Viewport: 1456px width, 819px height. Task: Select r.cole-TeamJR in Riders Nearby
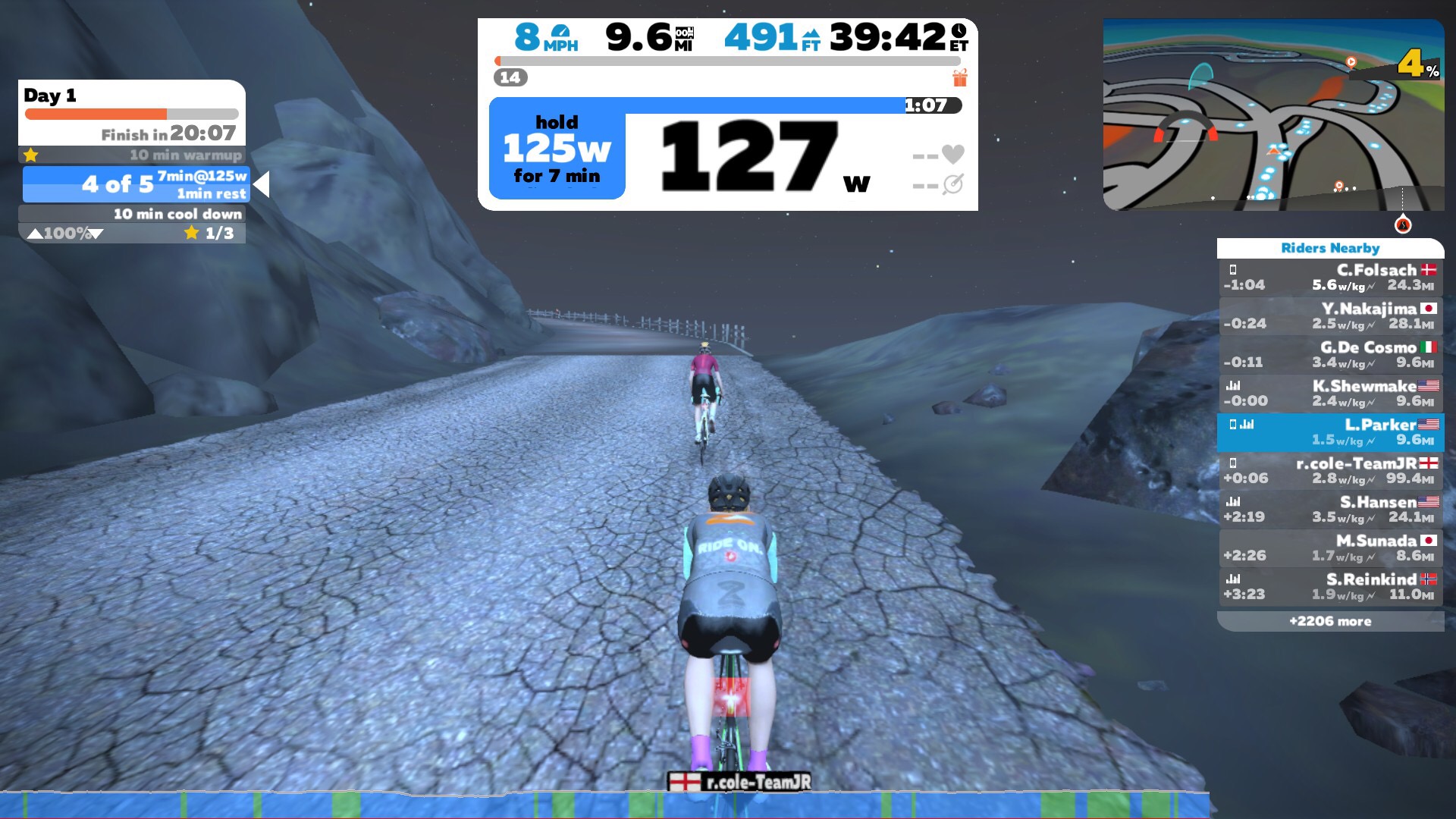1330,471
